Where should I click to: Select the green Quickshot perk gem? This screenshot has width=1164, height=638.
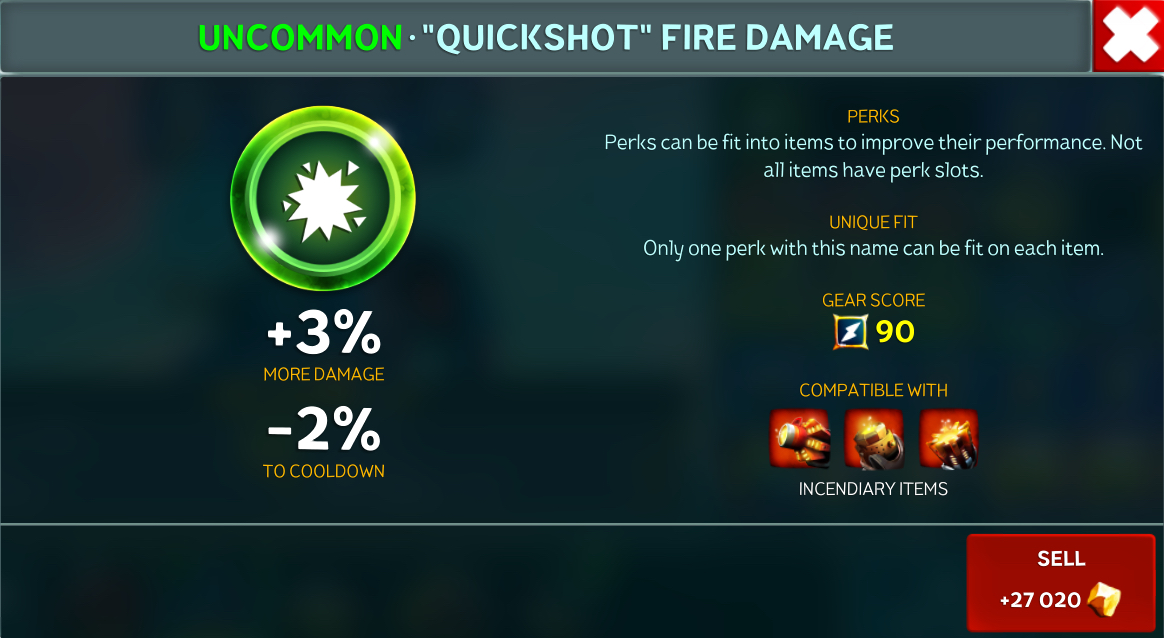click(x=323, y=195)
